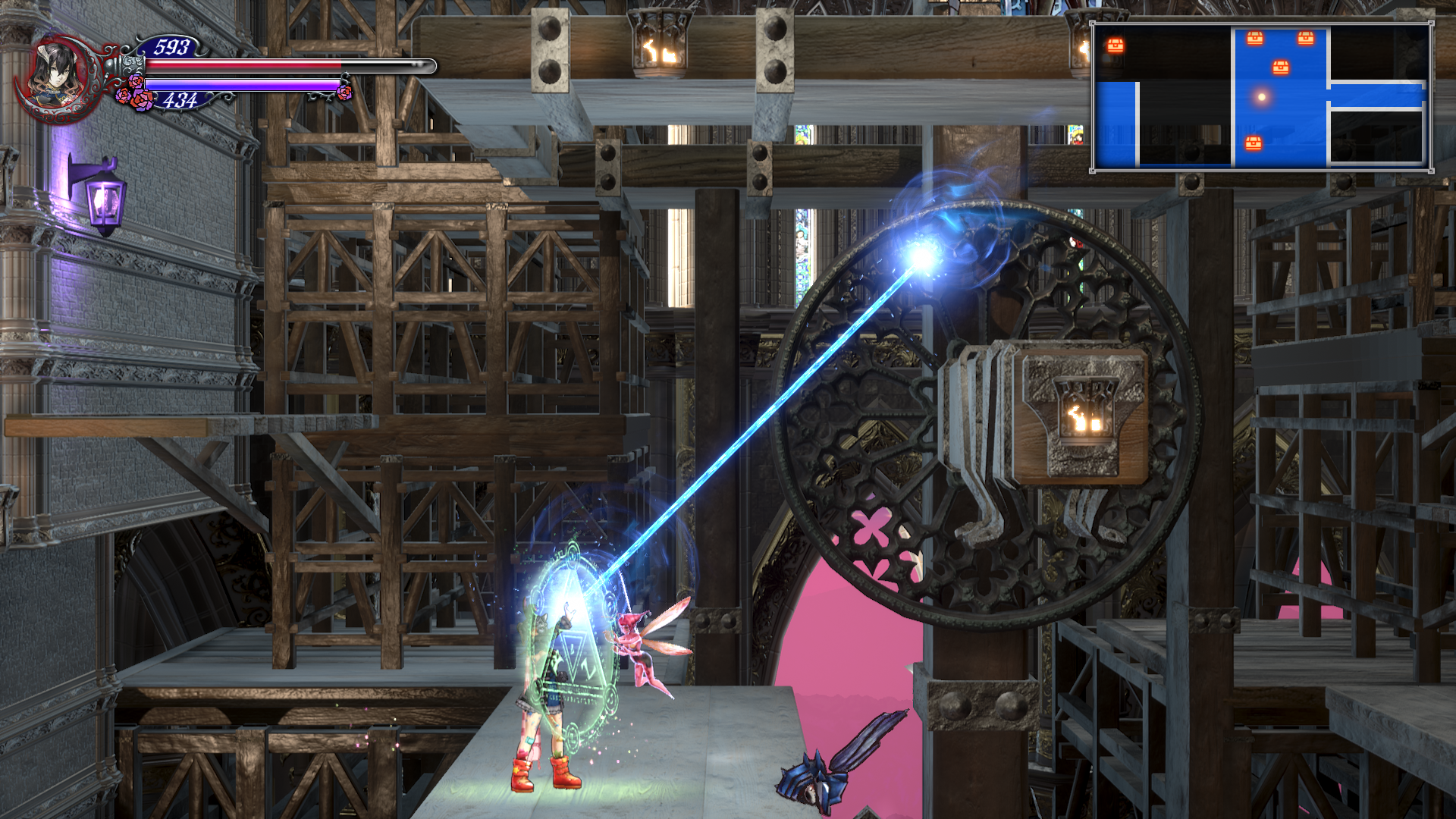The width and height of the screenshot is (1456, 819).
Task: Select the chest marker beneath the player dot
Action: [x=1253, y=143]
